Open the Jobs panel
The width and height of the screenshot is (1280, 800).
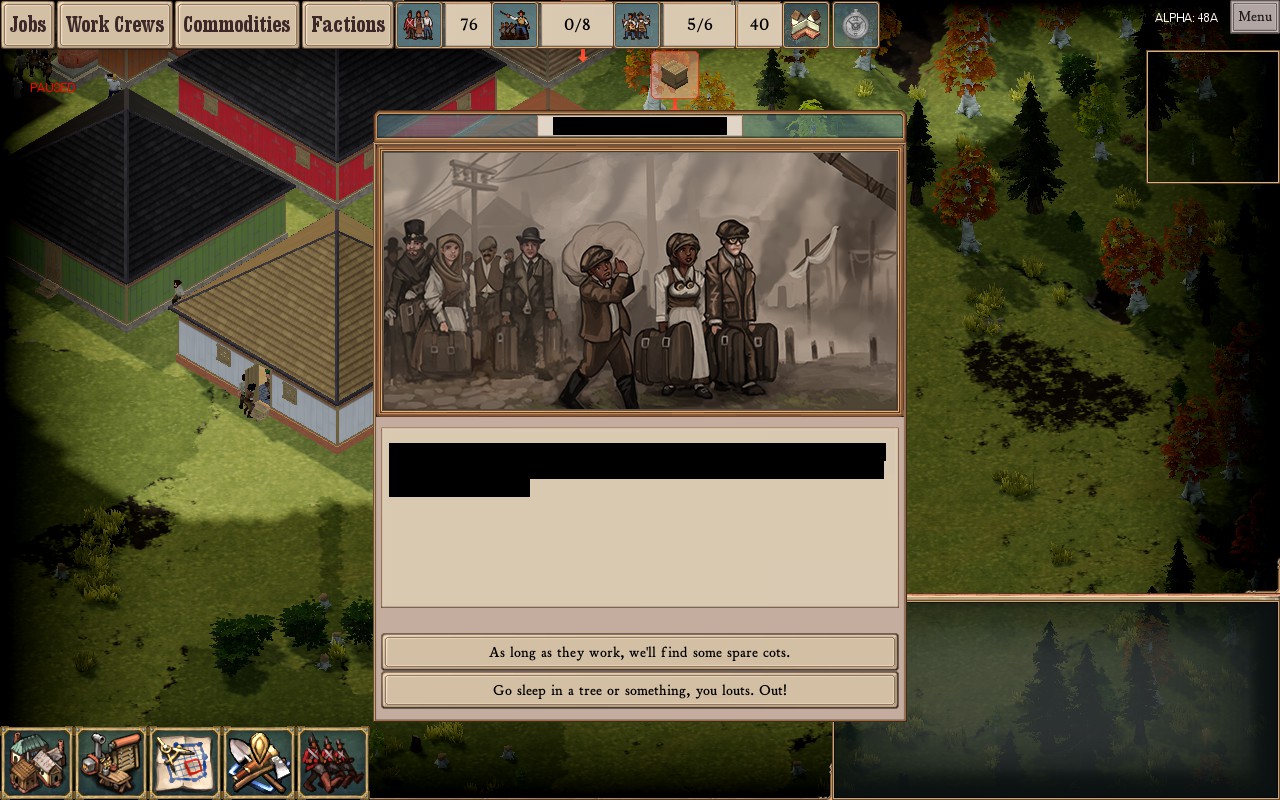26,24
